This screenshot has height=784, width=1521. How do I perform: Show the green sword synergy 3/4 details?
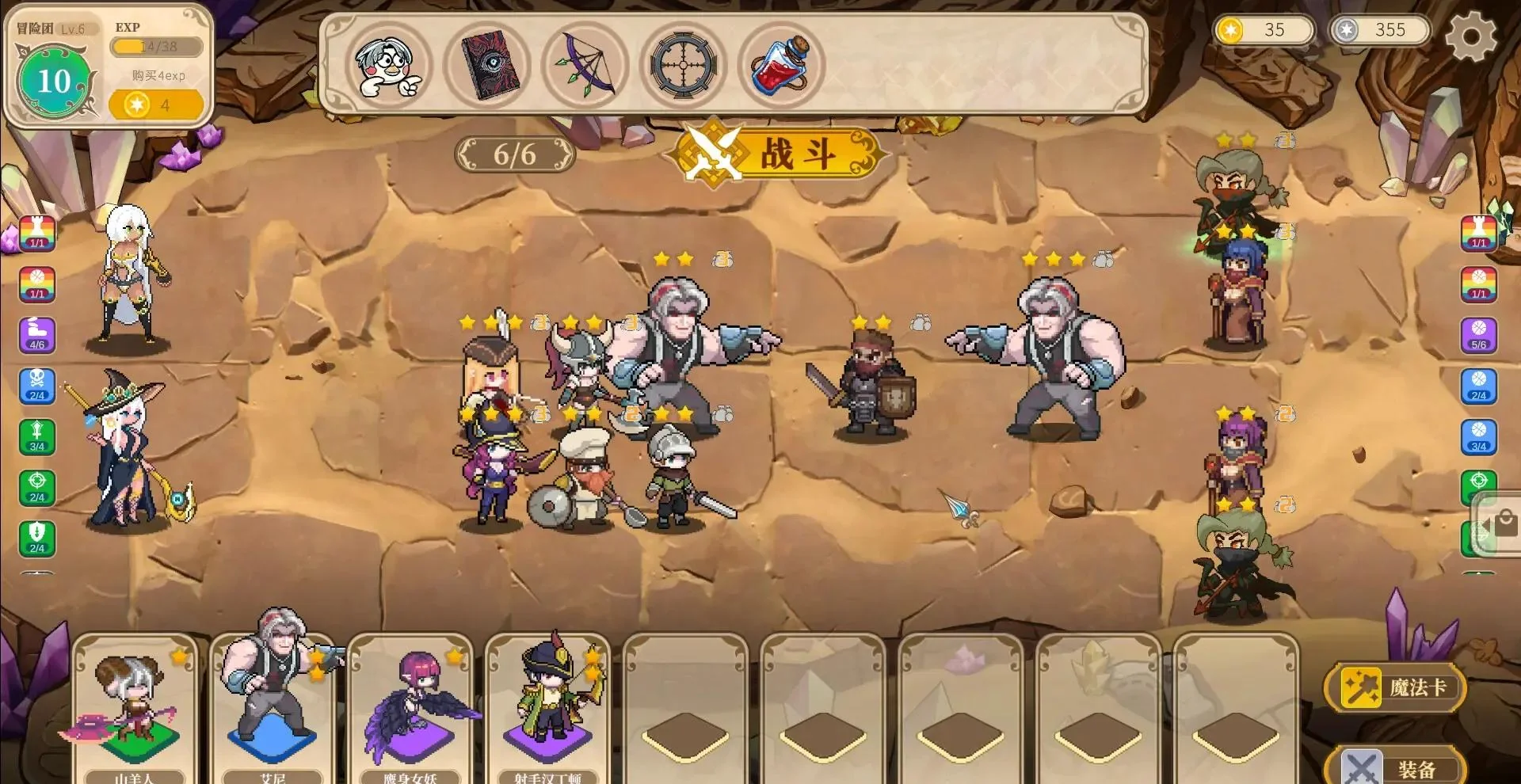37,436
